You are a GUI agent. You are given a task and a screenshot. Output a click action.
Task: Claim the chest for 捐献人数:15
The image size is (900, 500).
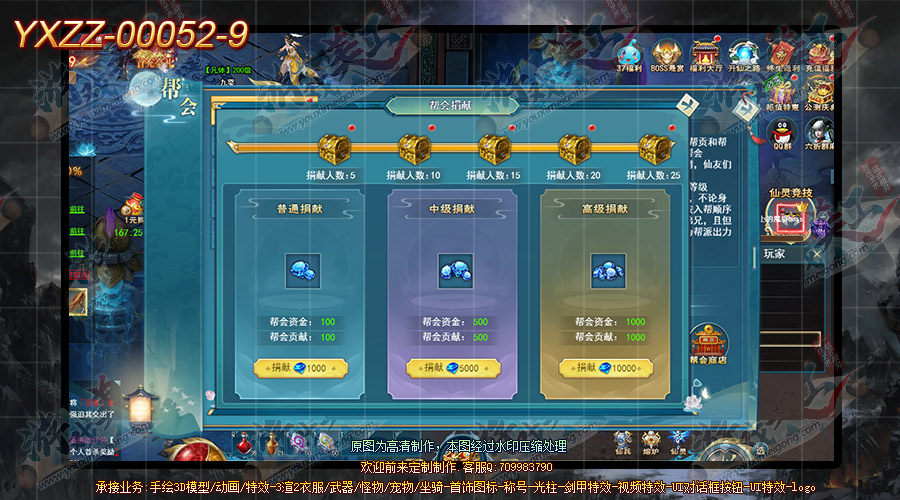[x=494, y=151]
